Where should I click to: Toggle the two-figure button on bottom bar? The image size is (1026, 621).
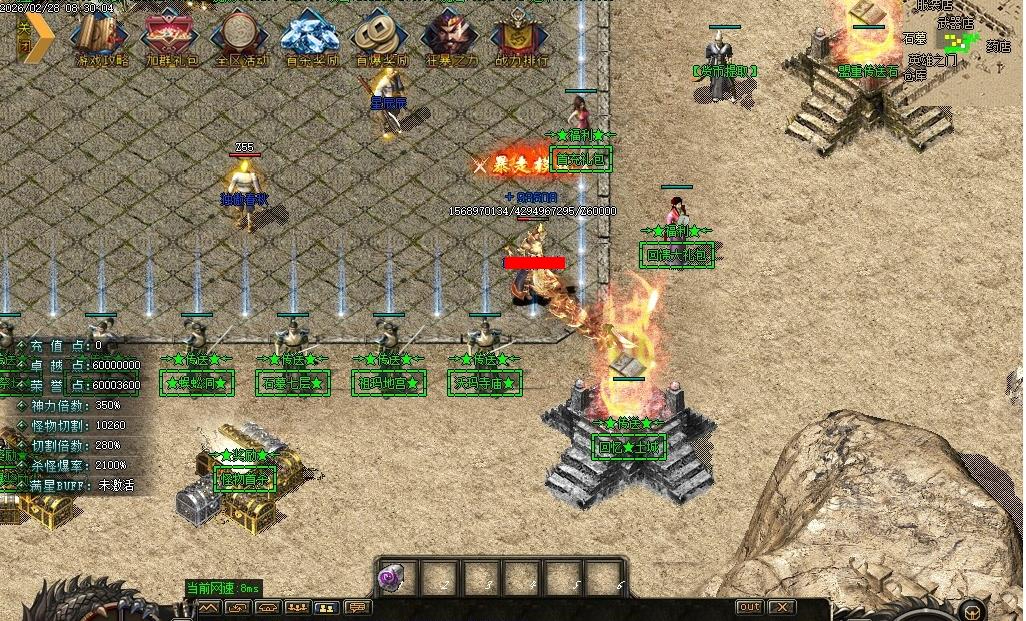click(x=327, y=607)
